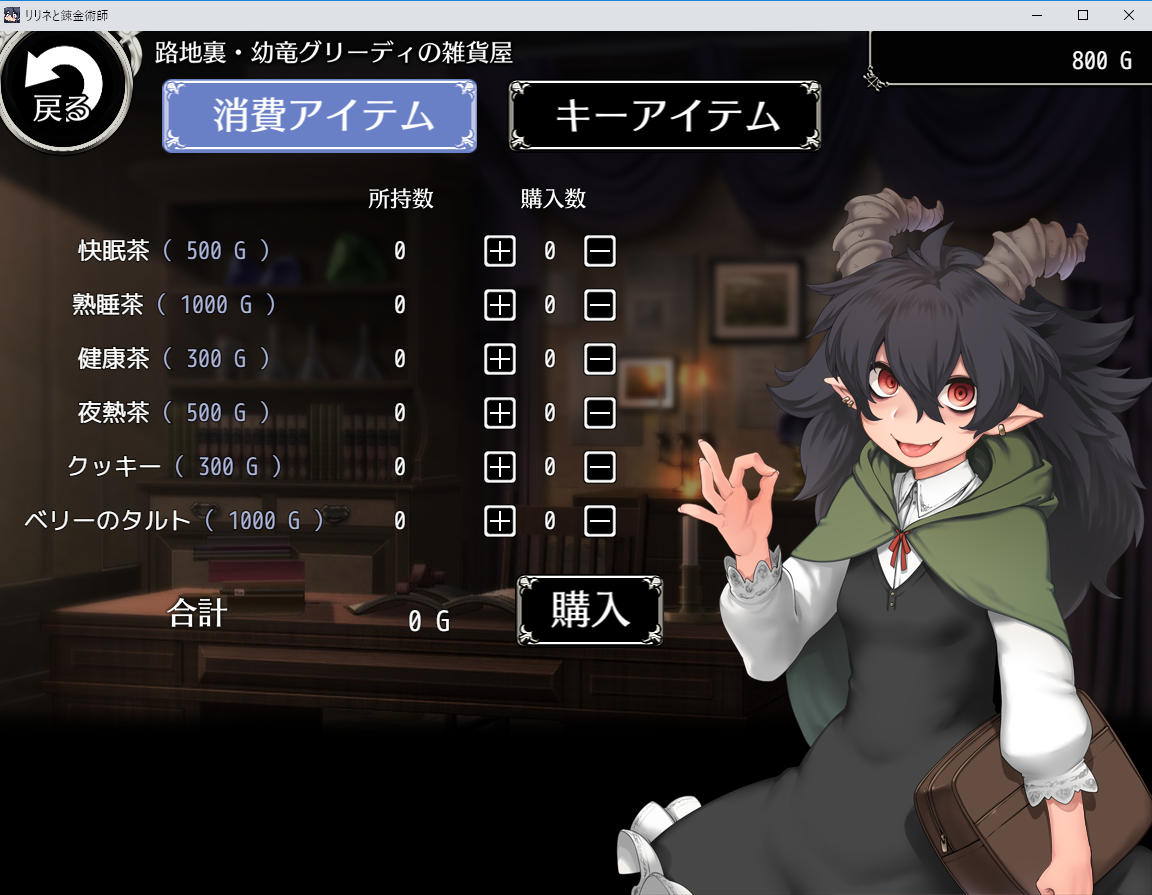Image resolution: width=1152 pixels, height=895 pixels.
Task: Remove one ベリーのタルト from the purchase
Action: click(x=600, y=520)
